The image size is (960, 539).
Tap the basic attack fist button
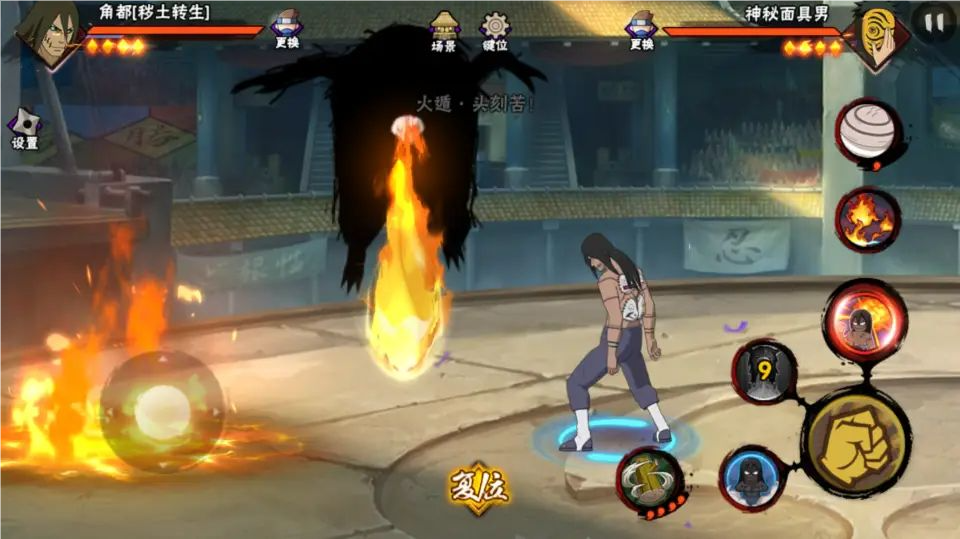click(856, 440)
